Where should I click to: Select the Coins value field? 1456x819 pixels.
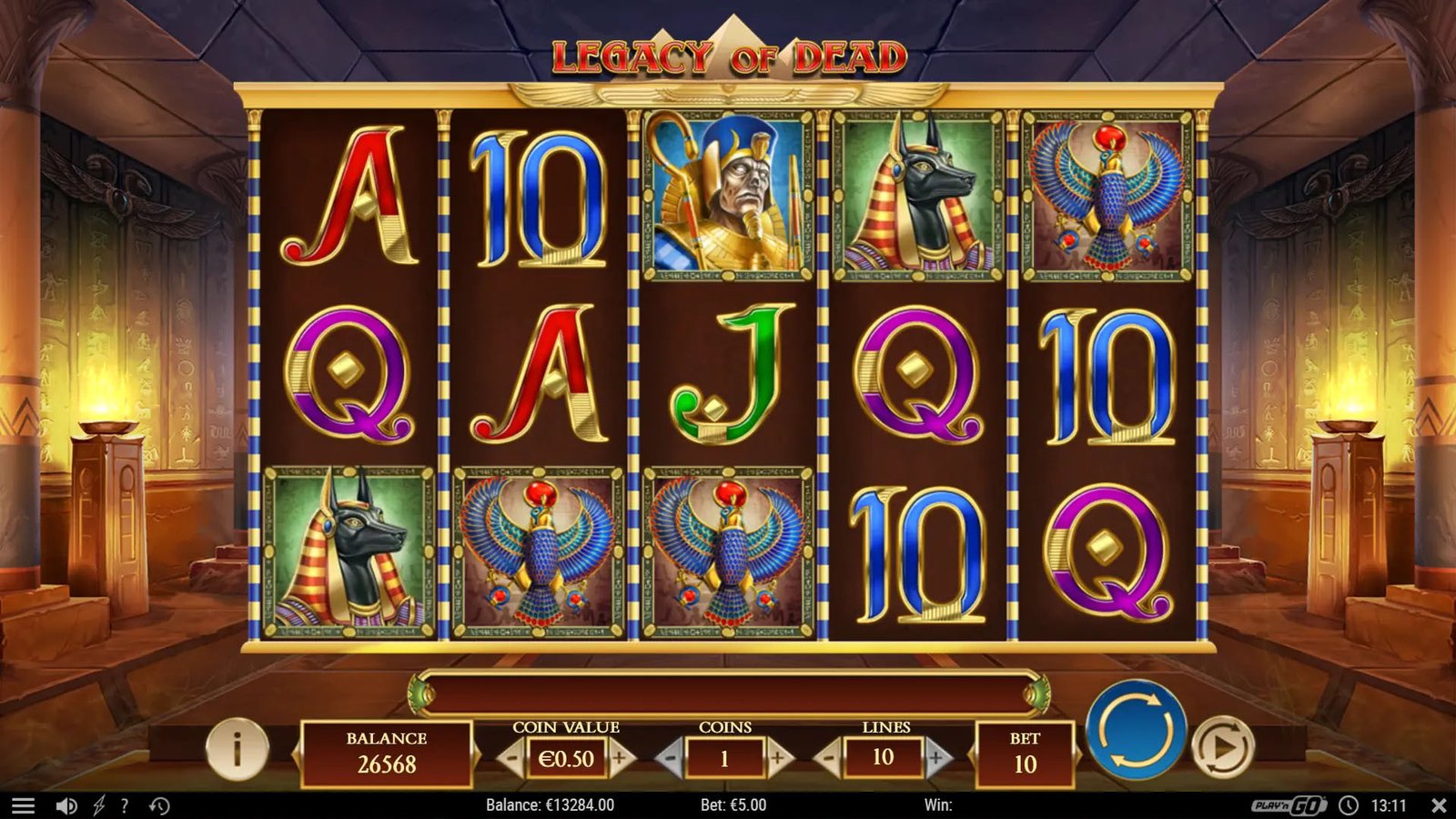[x=725, y=759]
